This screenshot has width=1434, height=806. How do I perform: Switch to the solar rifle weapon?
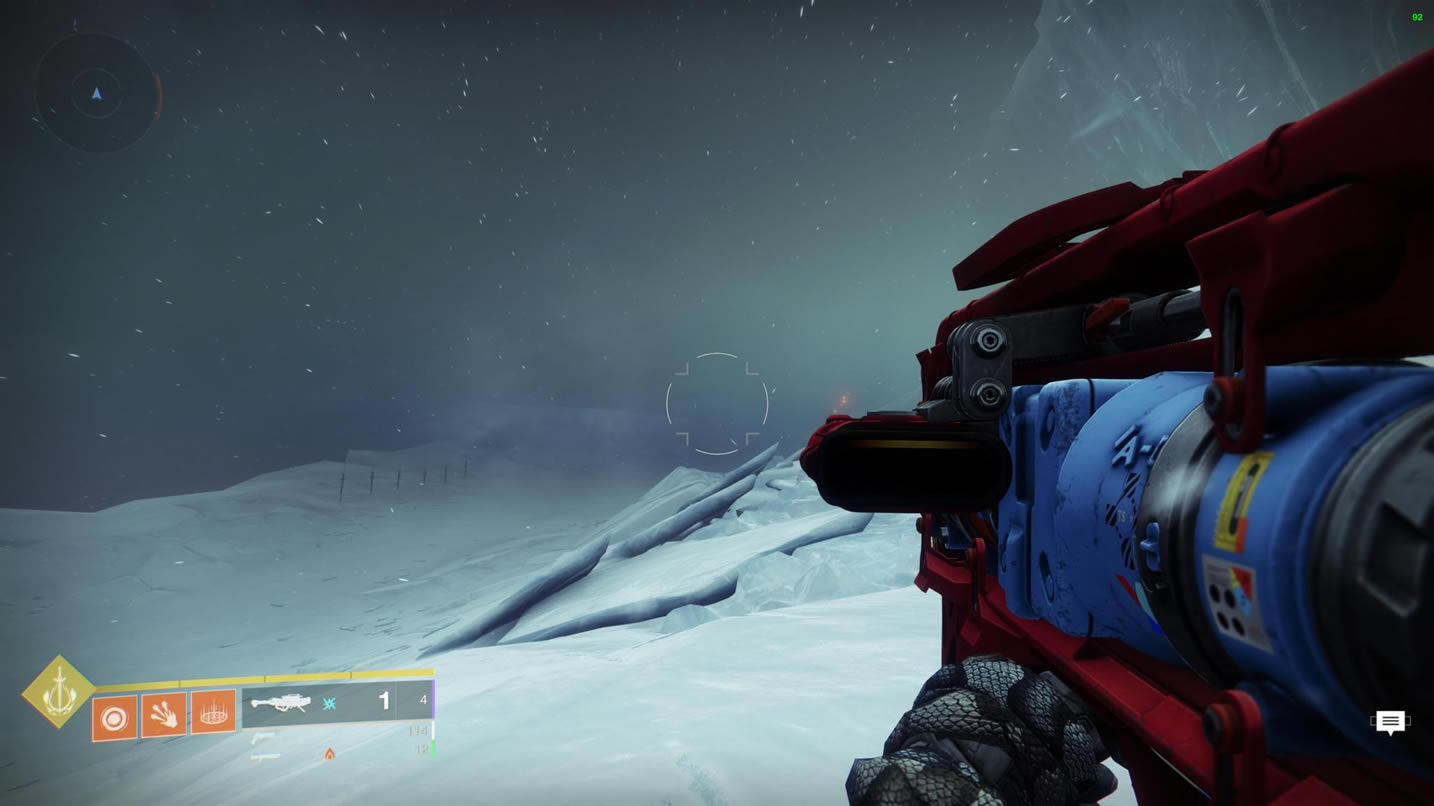(266, 757)
